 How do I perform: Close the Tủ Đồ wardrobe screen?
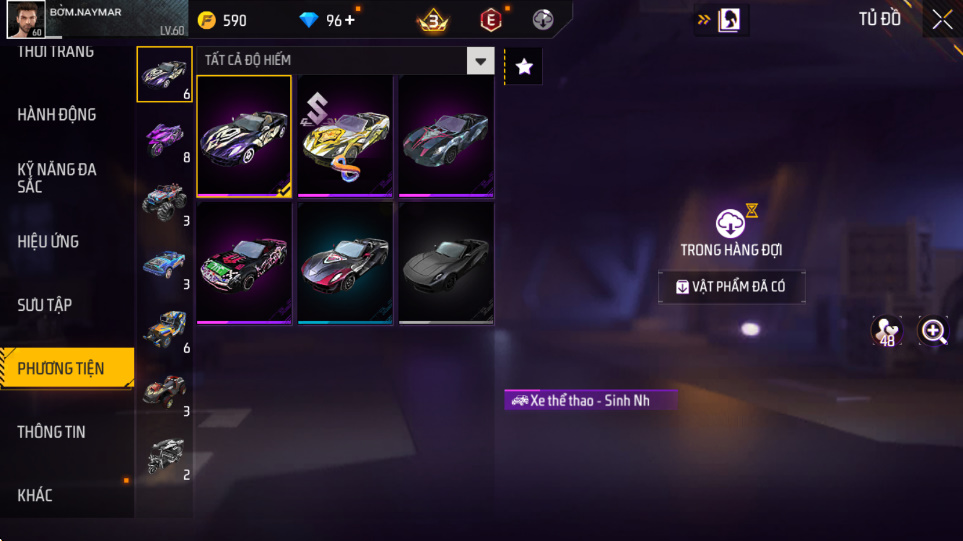coord(942,20)
